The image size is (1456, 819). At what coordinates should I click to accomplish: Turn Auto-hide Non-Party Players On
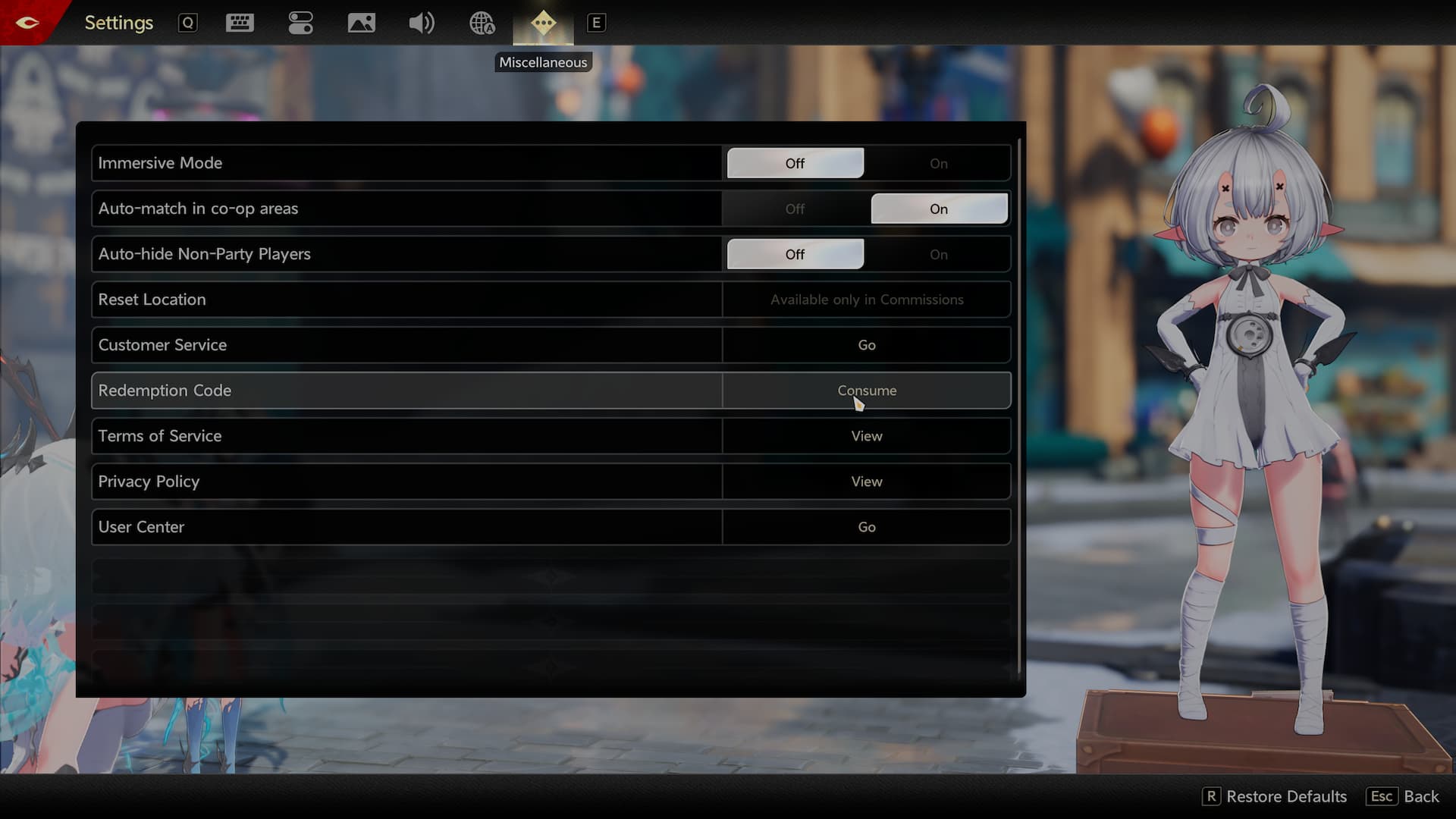[938, 254]
